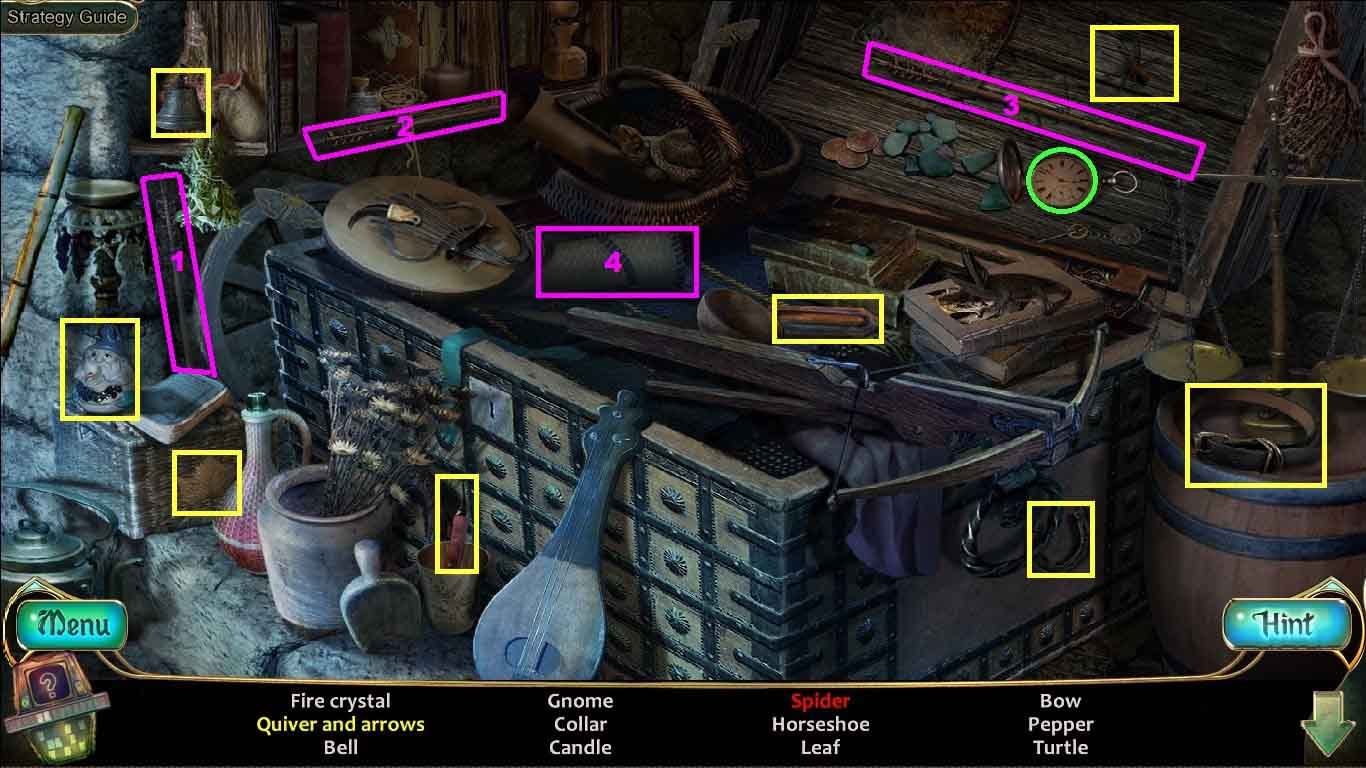The height and width of the screenshot is (768, 1366).
Task: Select 'Gnome' list entry
Action: click(x=580, y=701)
